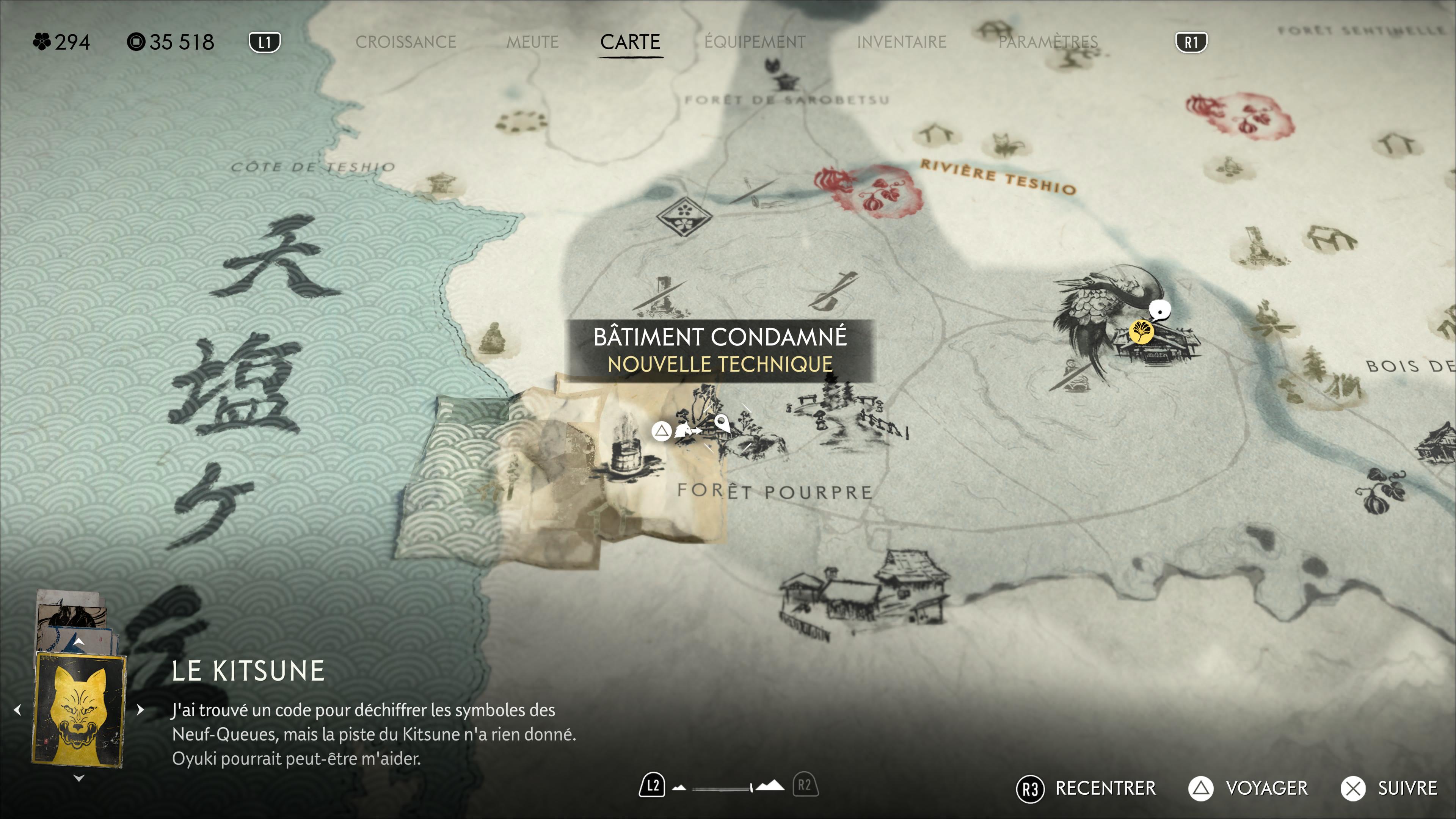This screenshot has height=819, width=1456.
Task: Select the map pin at Bâtiment Condamné
Action: pos(722,422)
